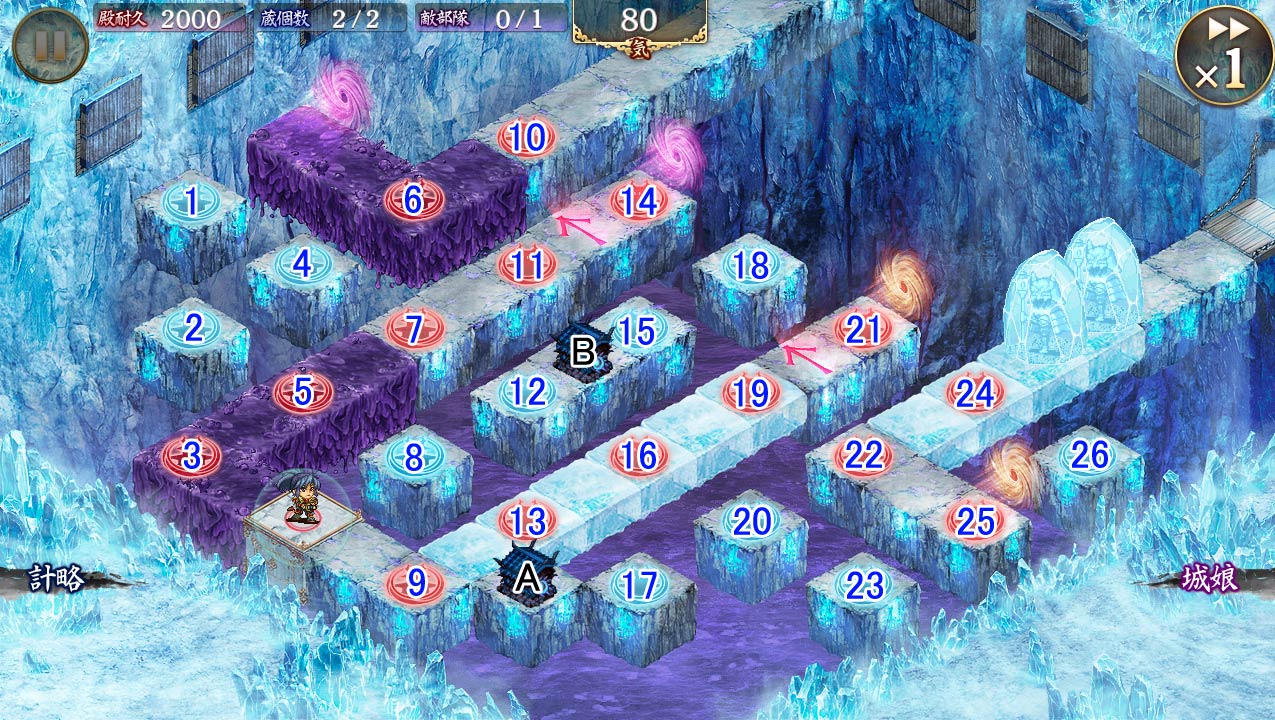Select the spiked trap marked B
Viewport: 1275px width, 720px height.
[582, 350]
